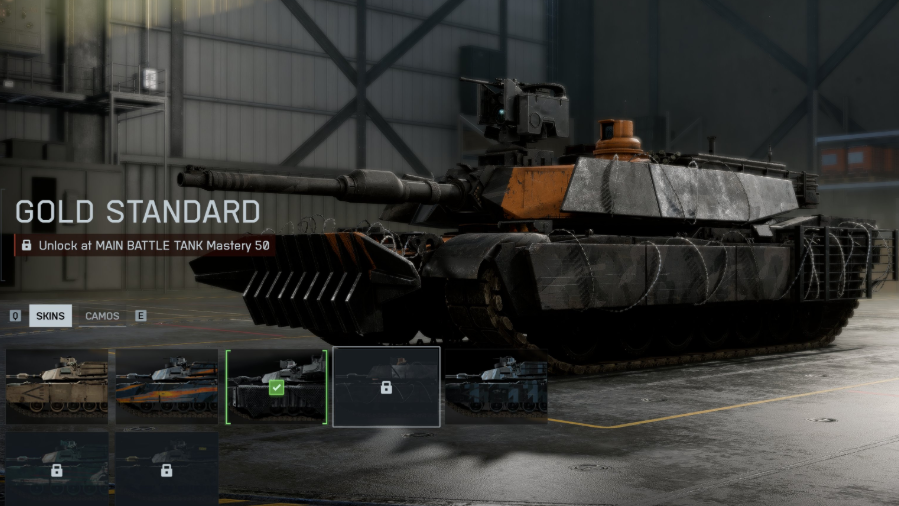
Task: Select the desert tan tank skin
Action: (56, 387)
